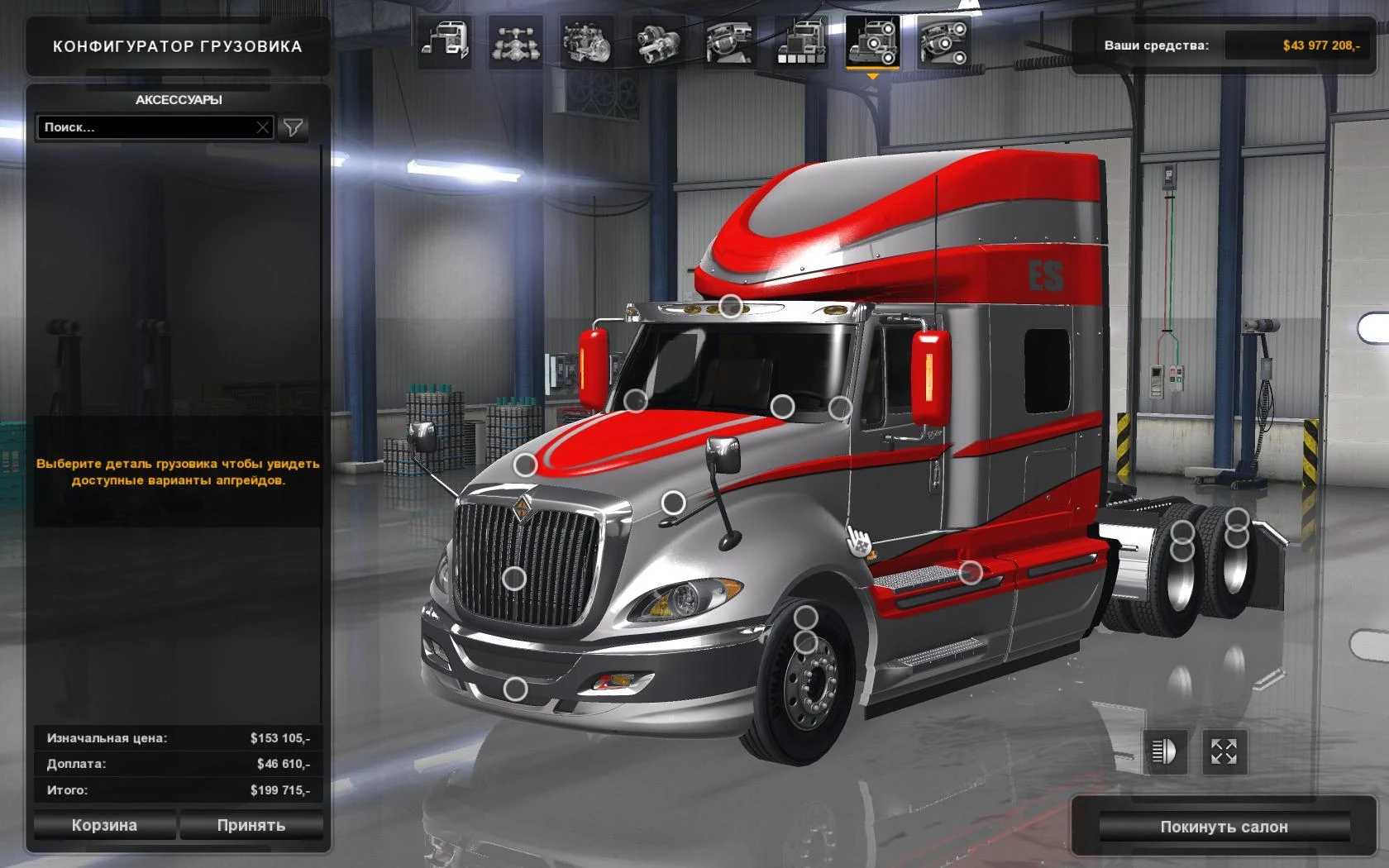The image size is (1389, 868).
Task: Pick the front bumper upgrade node
Action: 516,689
